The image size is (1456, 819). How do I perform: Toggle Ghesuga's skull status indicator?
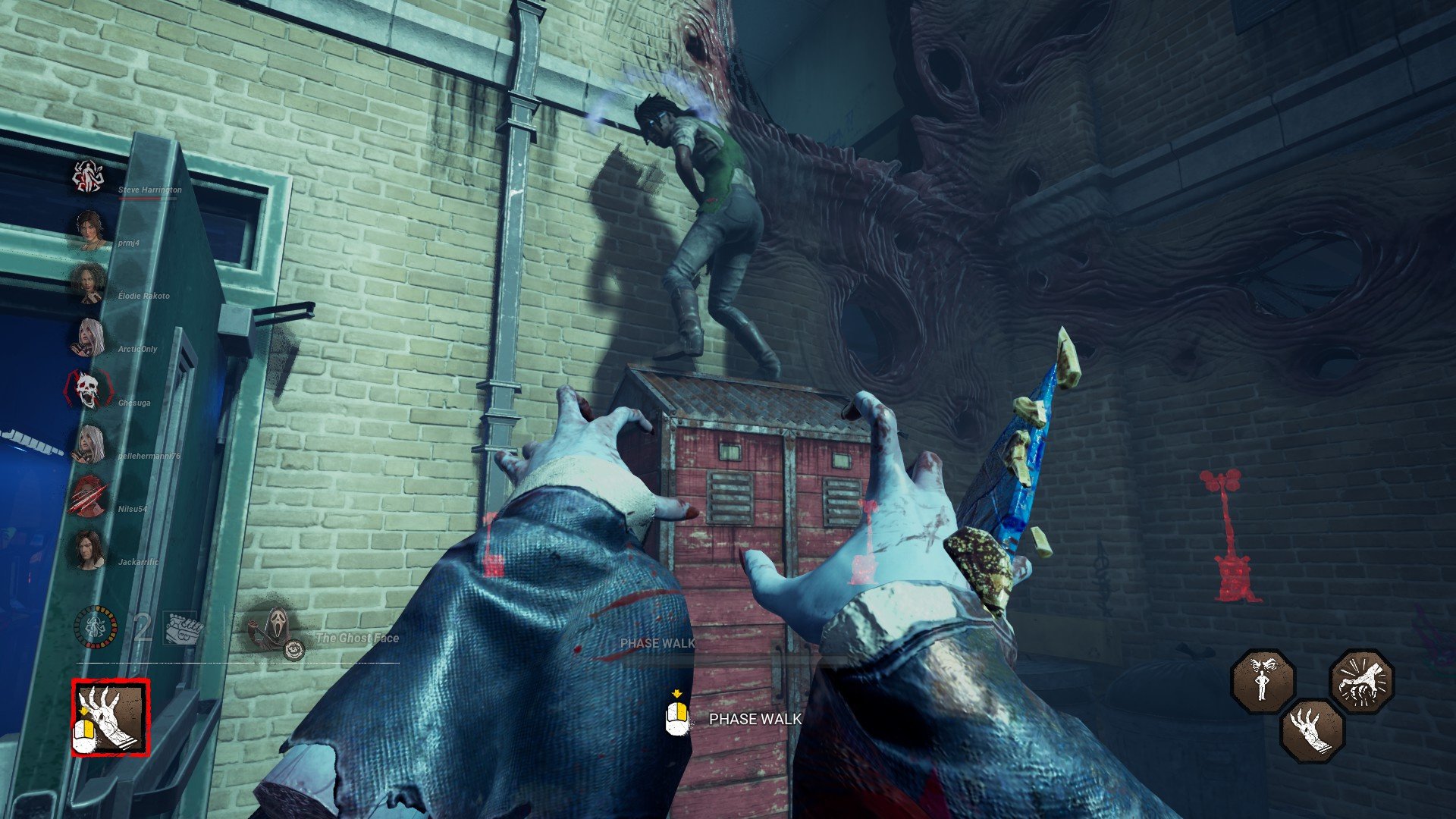[x=88, y=390]
